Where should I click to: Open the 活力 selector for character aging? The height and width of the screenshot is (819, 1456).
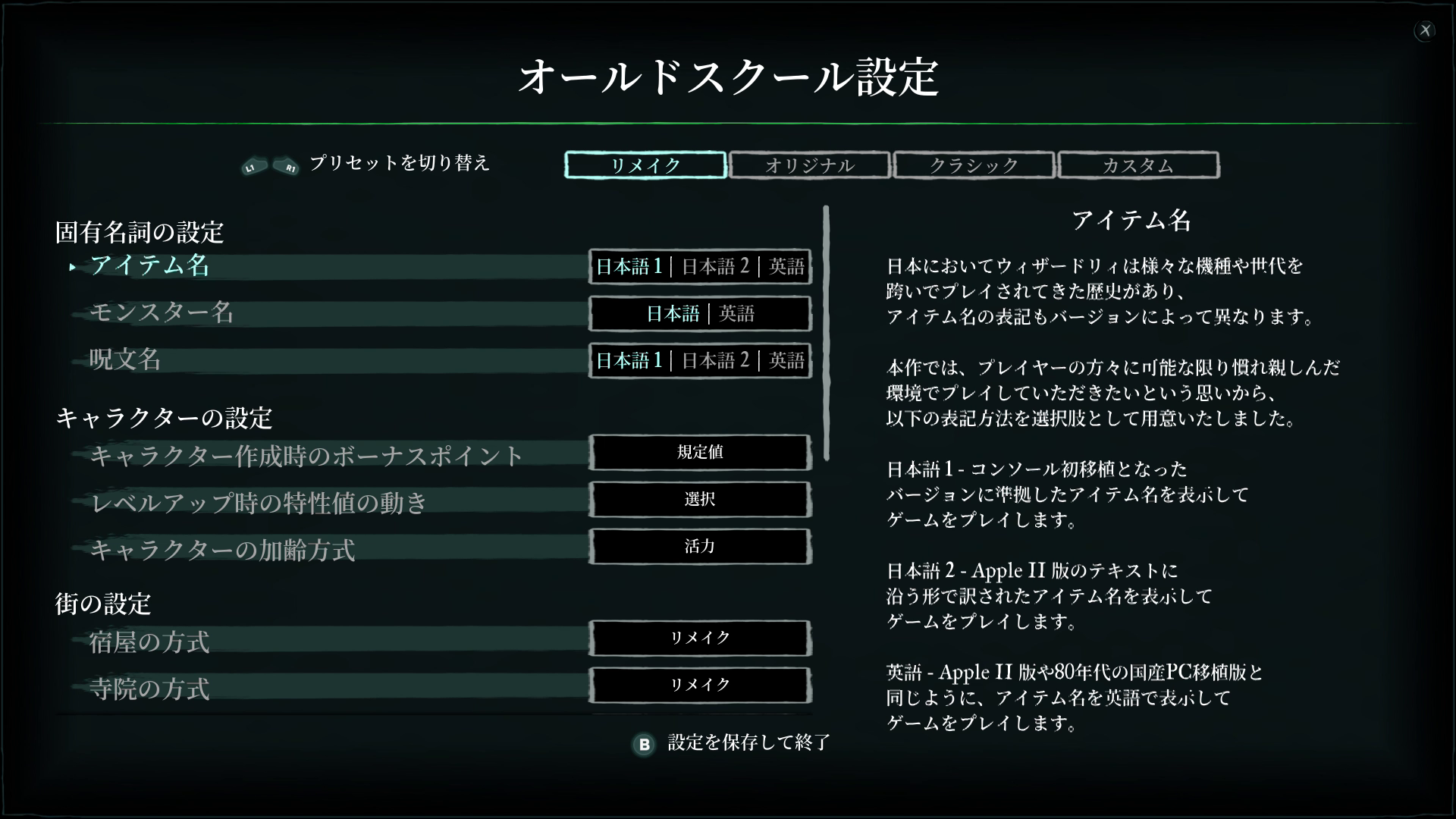tap(699, 546)
